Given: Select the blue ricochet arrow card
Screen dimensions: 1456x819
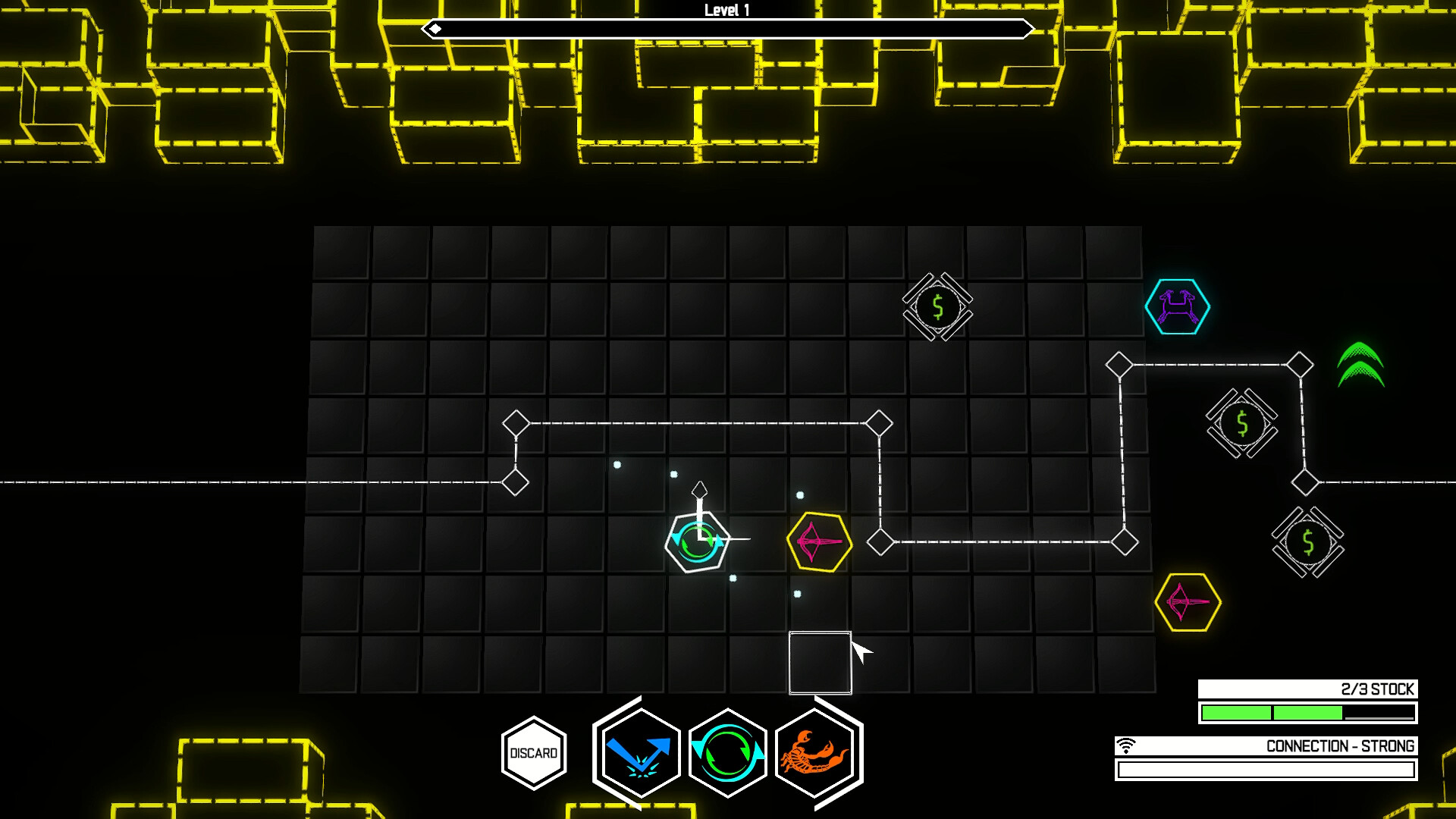Looking at the screenshot, I should coord(641,751).
